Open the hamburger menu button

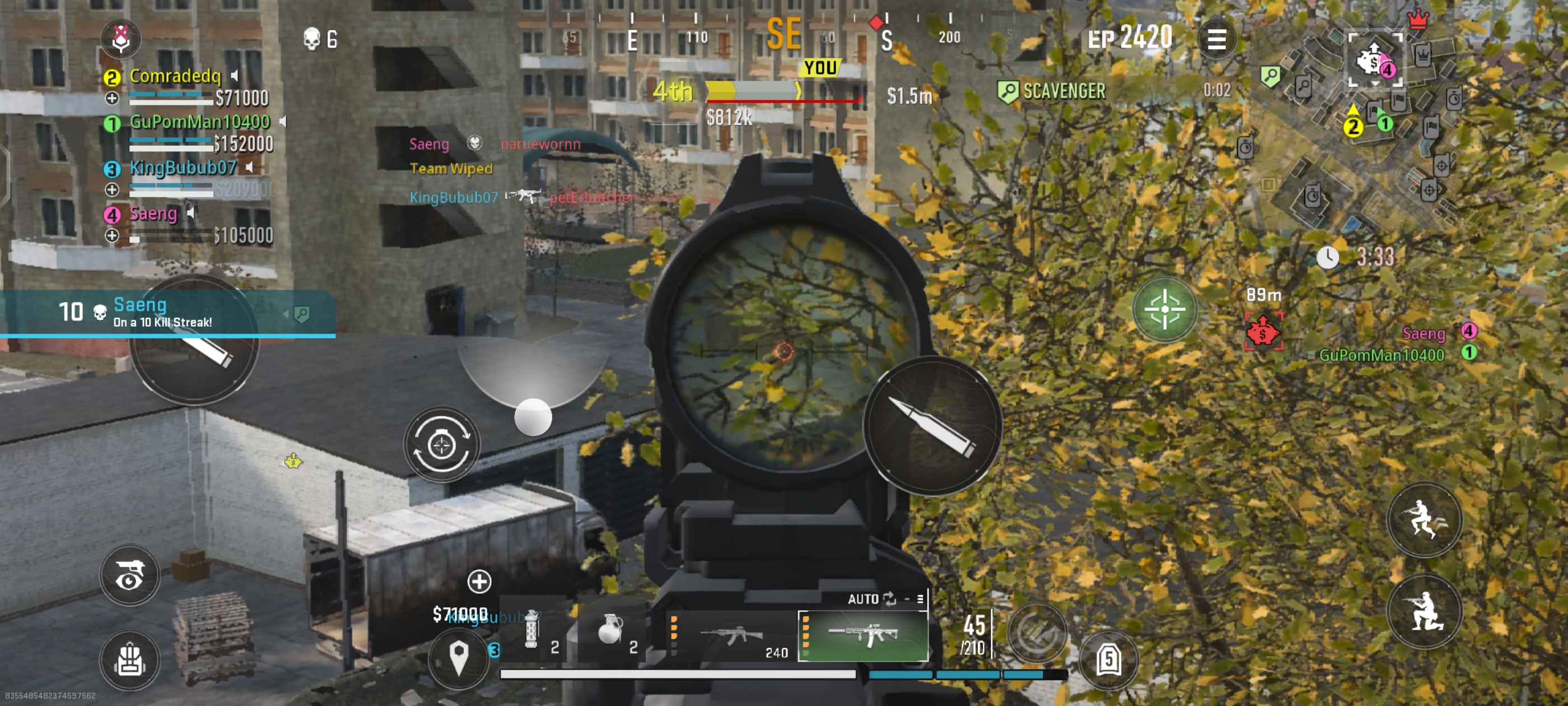1216,40
